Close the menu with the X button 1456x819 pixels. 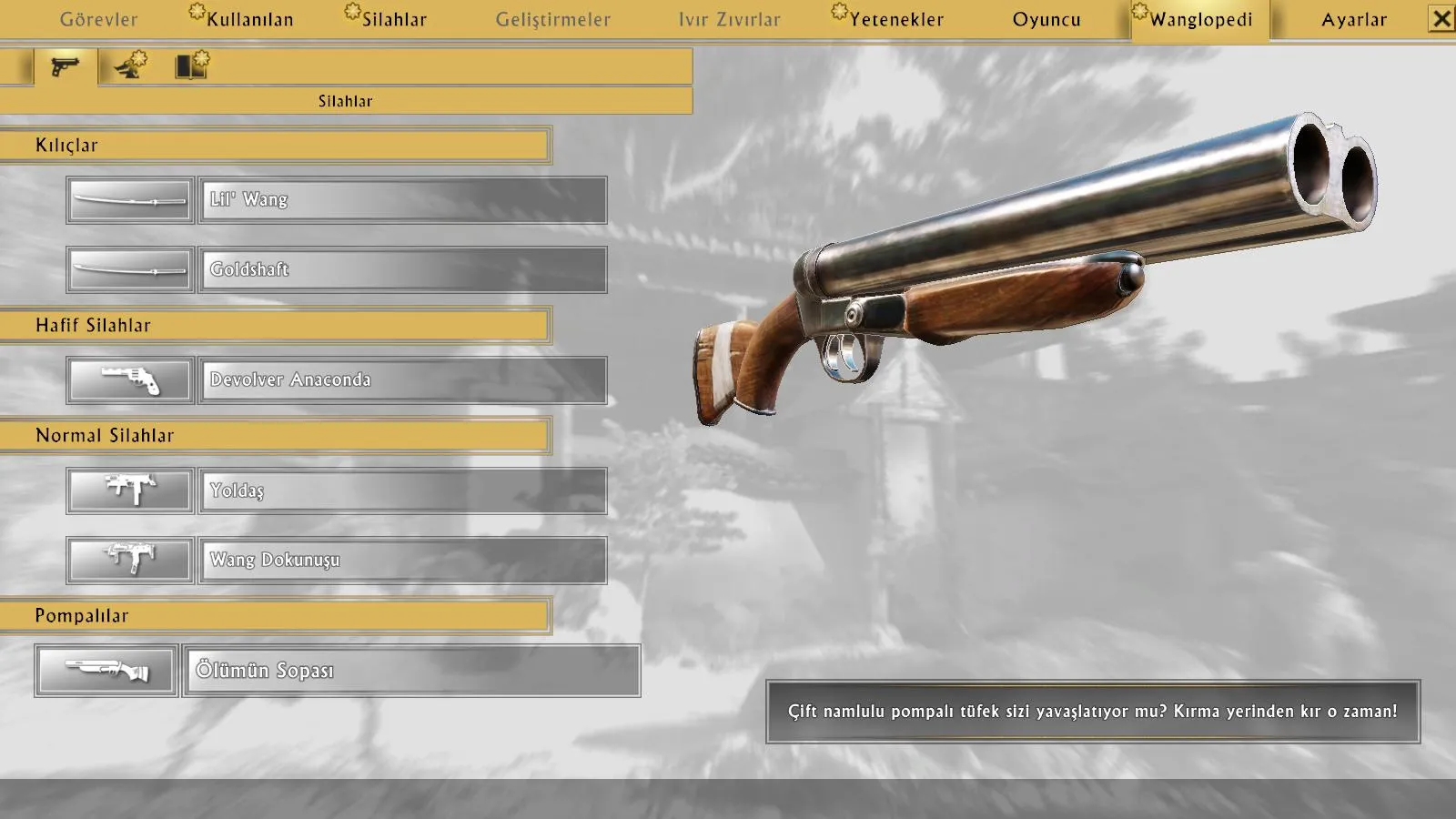click(1441, 19)
